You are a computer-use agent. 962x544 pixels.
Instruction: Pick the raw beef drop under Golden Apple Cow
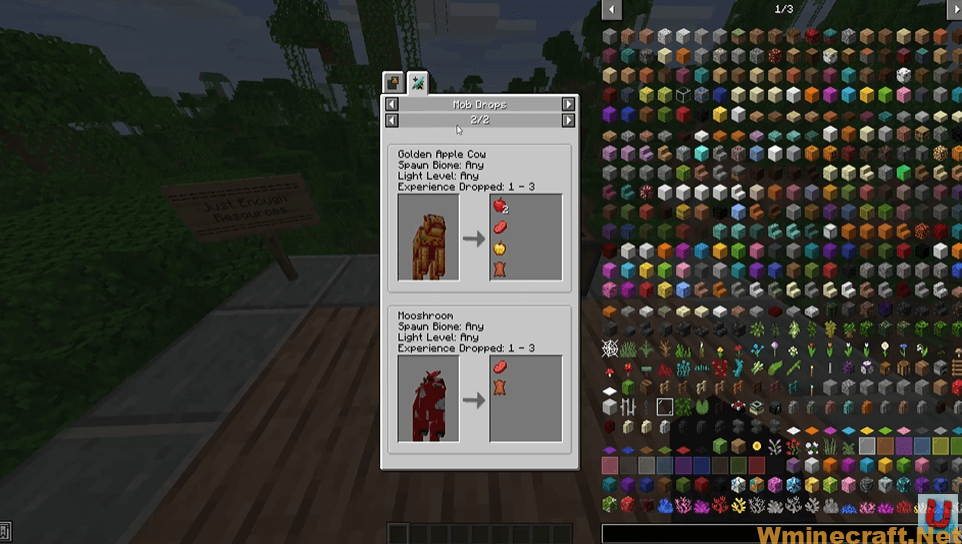499,227
